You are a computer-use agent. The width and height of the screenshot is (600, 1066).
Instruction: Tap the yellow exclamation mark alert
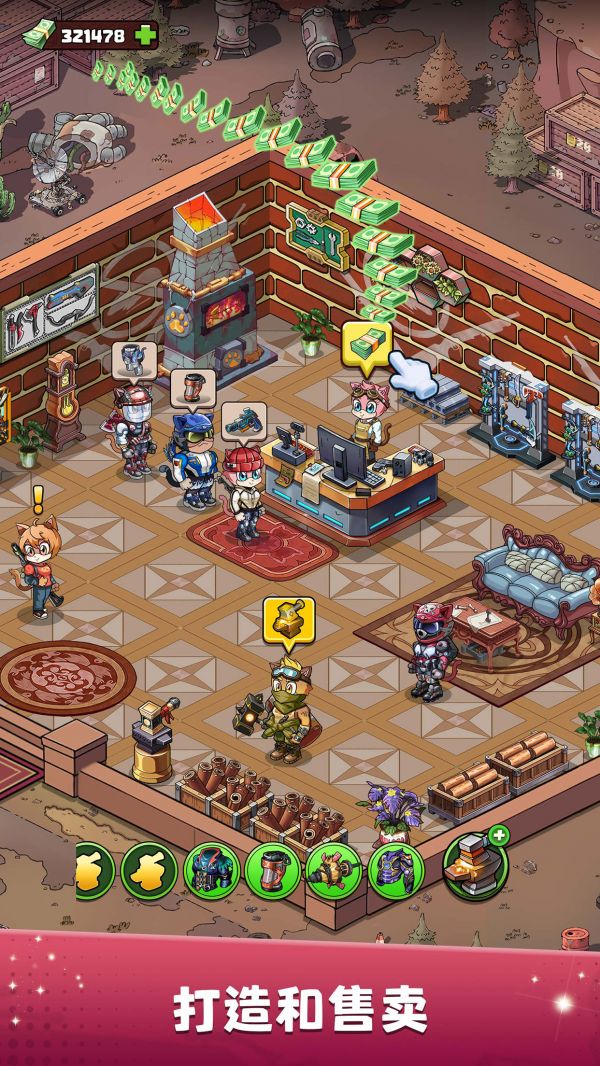38,497
